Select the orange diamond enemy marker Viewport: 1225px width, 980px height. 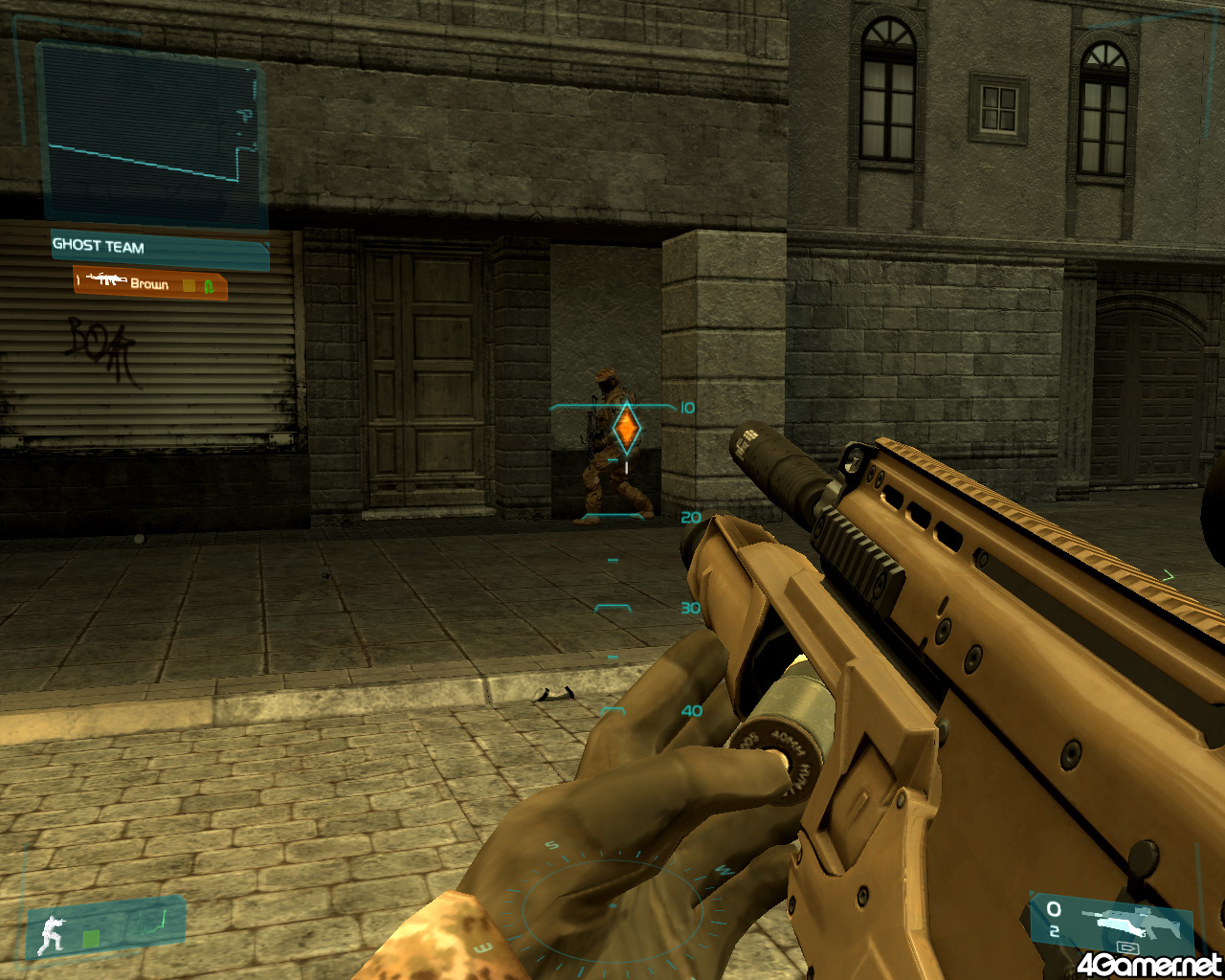point(627,431)
